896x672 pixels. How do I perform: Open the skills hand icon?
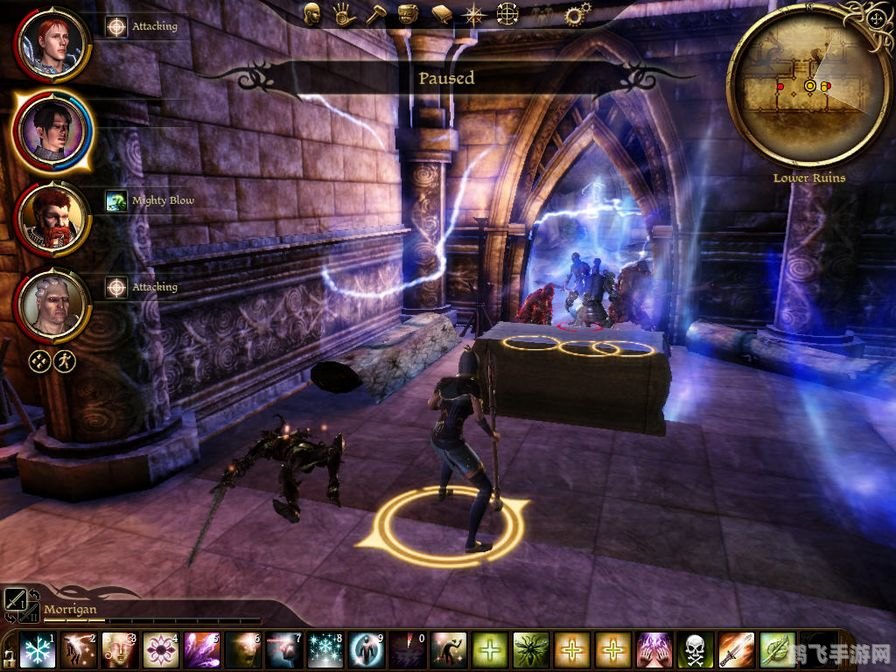click(x=345, y=14)
